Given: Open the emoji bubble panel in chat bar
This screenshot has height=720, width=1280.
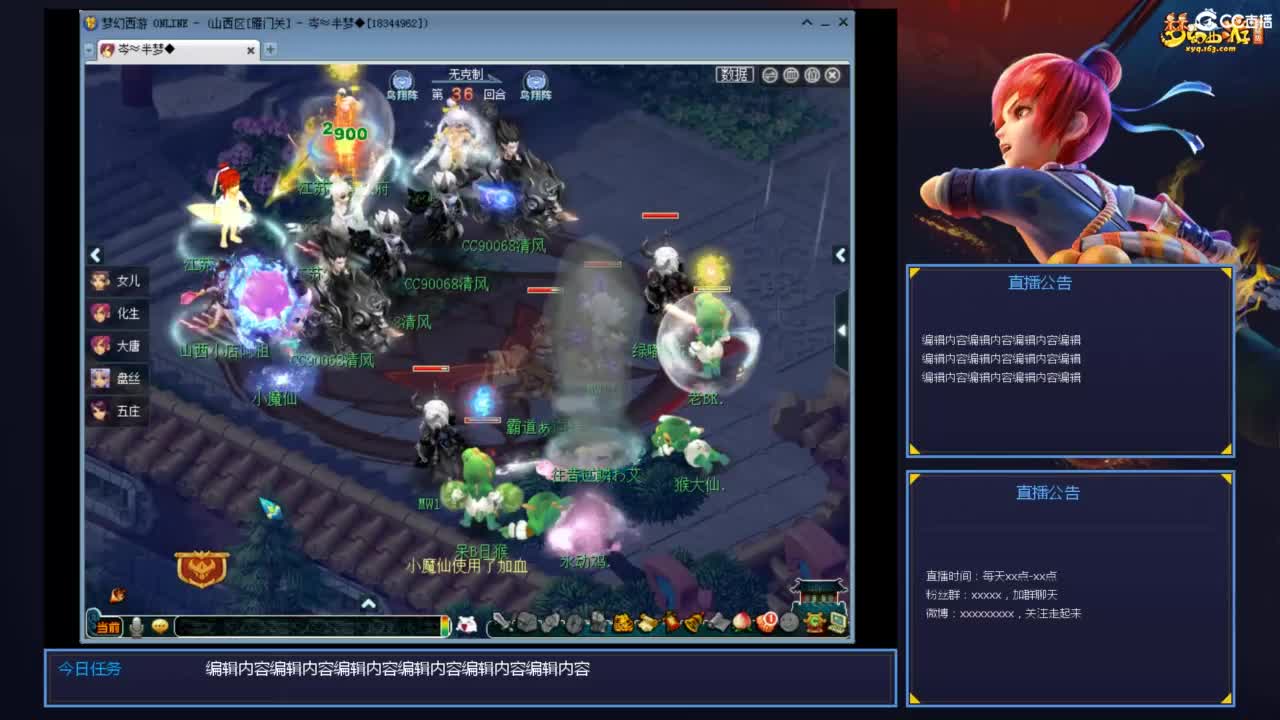Looking at the screenshot, I should tap(160, 627).
